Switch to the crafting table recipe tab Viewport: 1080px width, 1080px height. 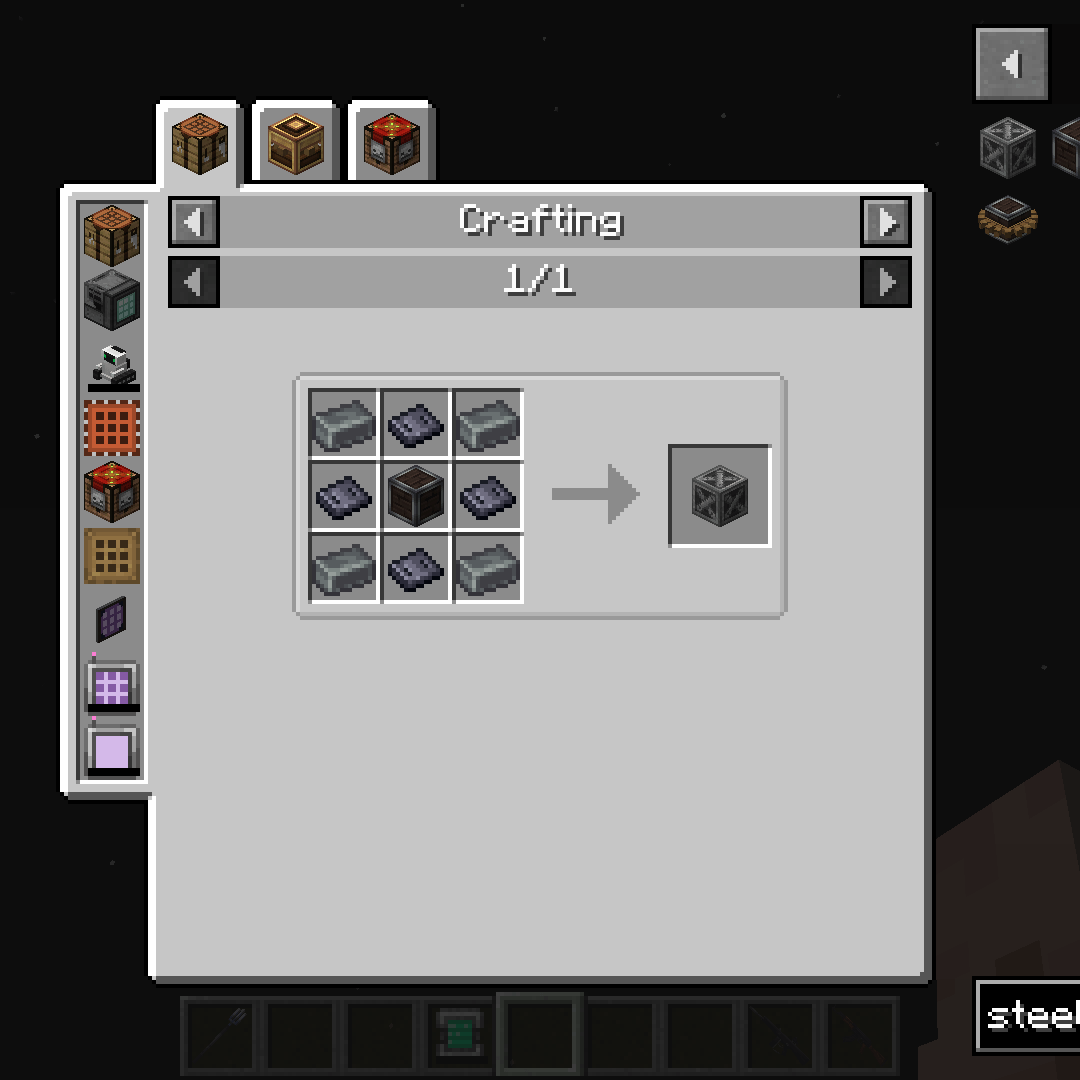pos(200,144)
